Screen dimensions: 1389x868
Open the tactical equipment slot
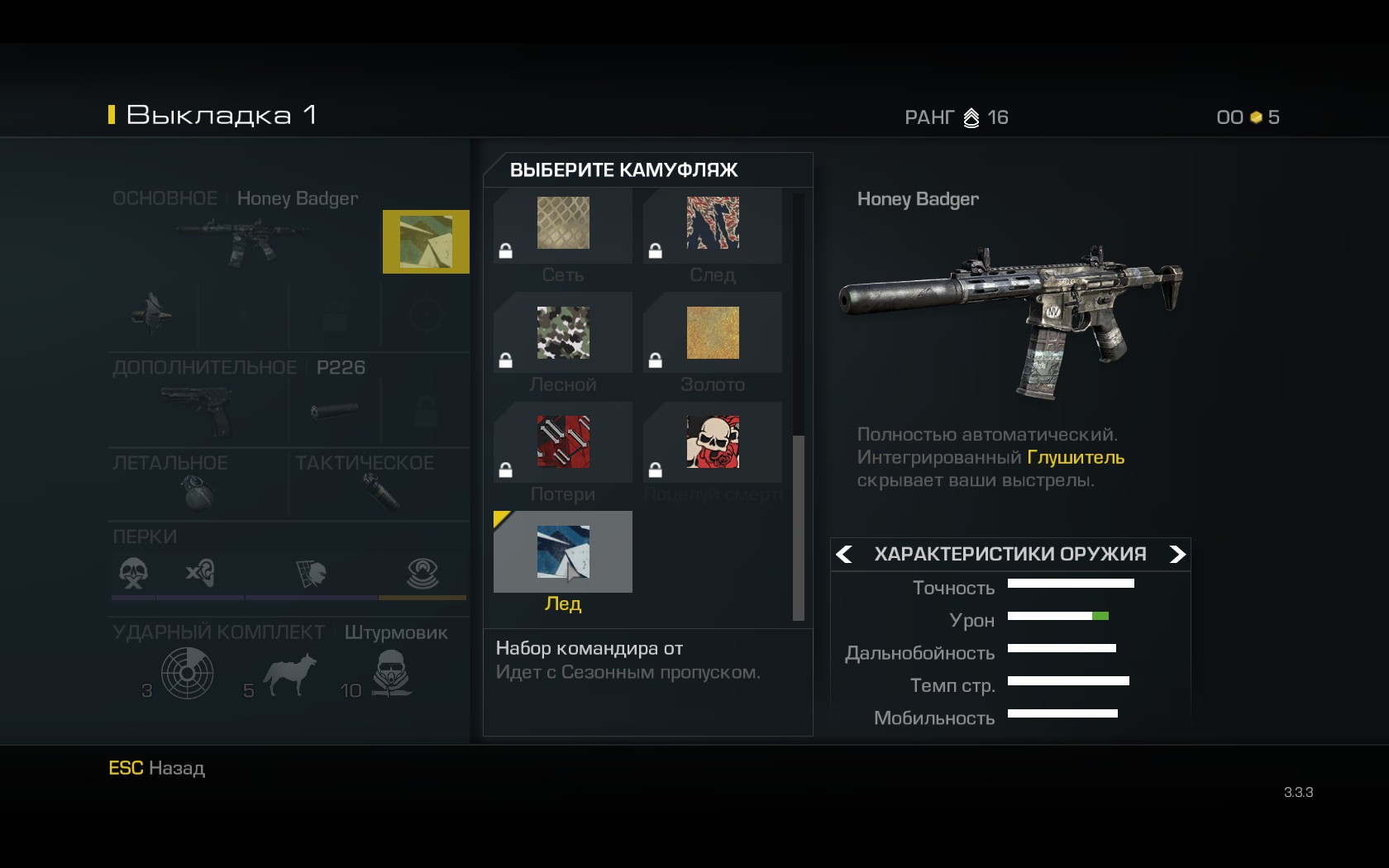click(380, 494)
